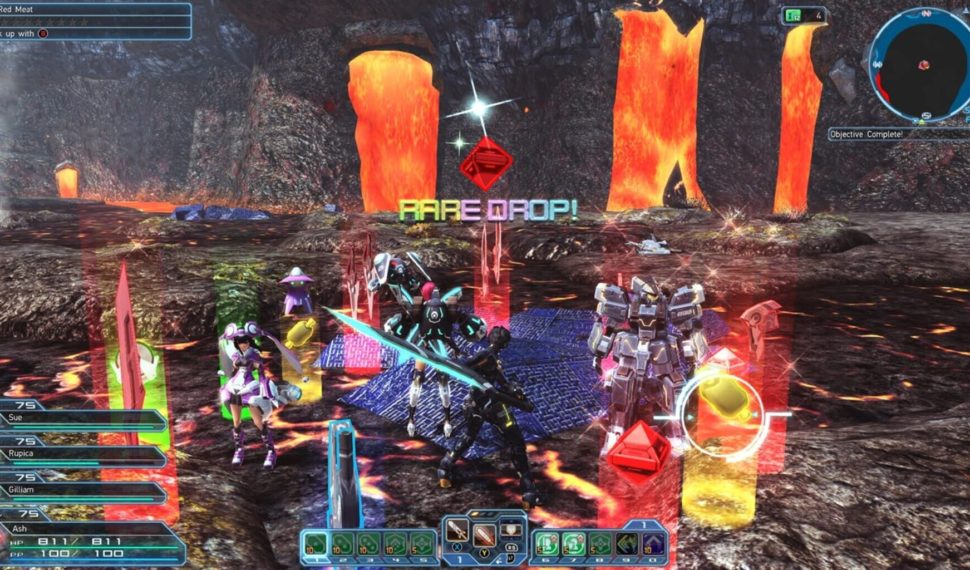Activate the green diamond skill in slot 8

[600, 543]
